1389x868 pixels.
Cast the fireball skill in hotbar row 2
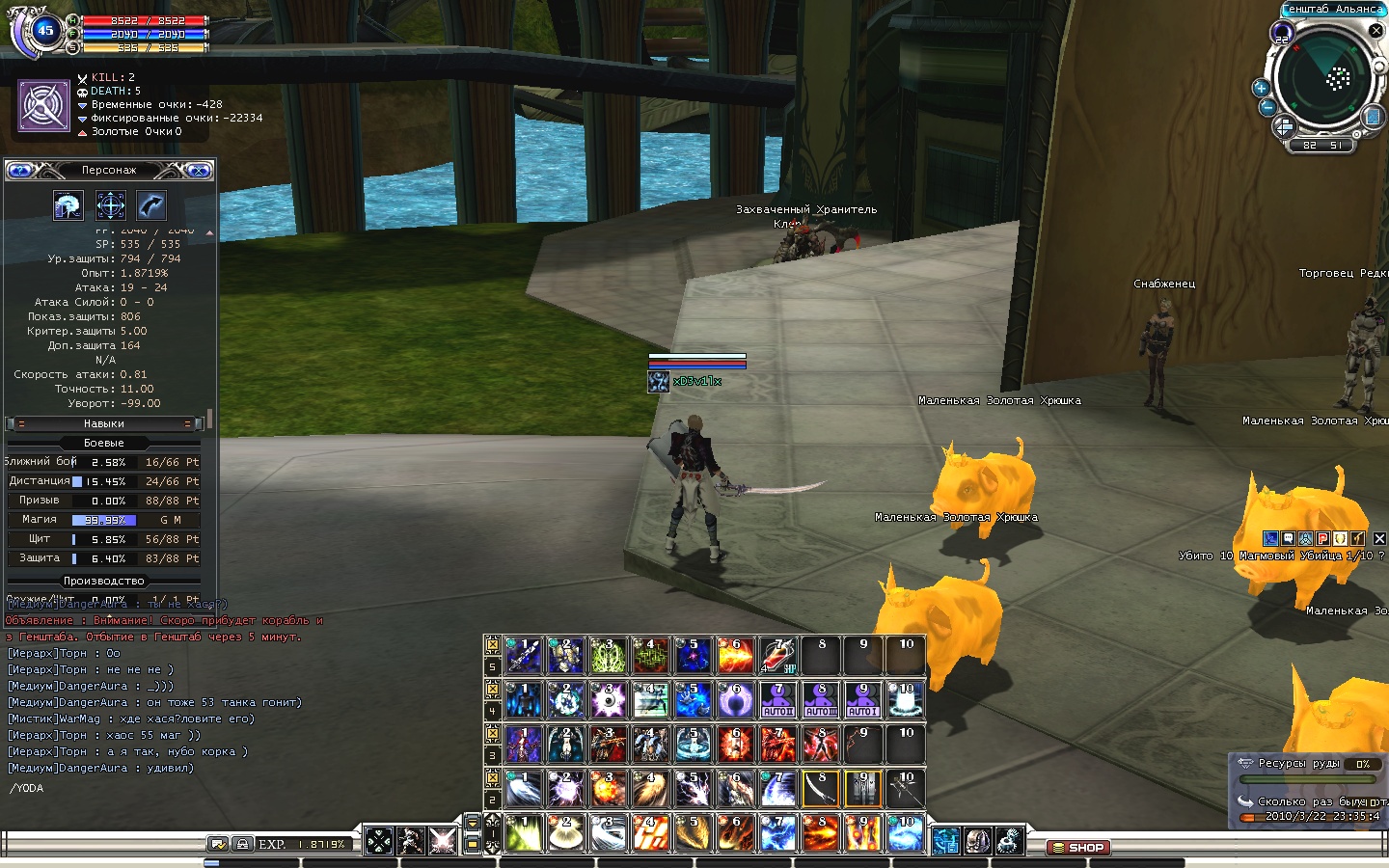609,788
